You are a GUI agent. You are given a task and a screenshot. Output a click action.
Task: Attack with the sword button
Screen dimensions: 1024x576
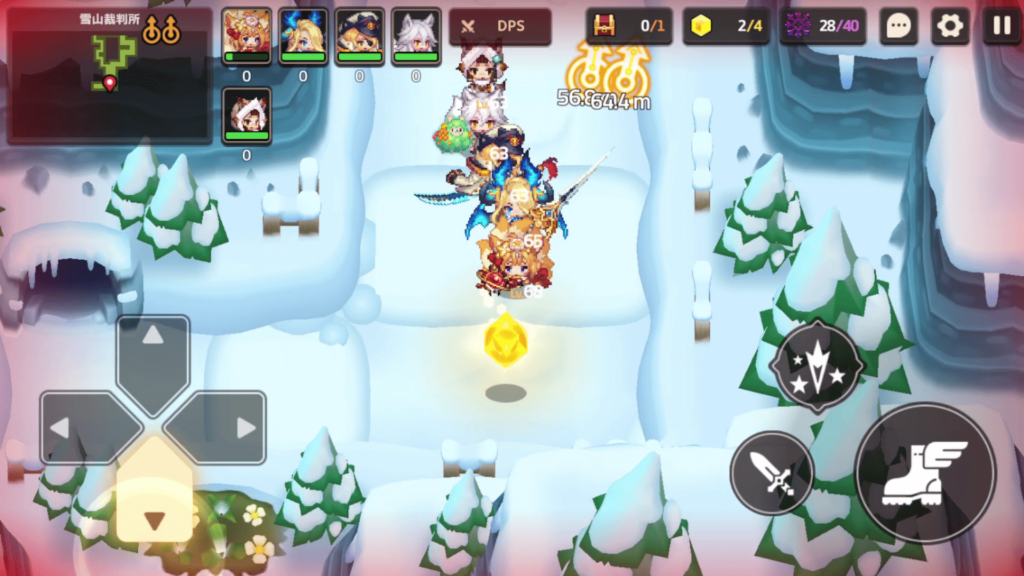(x=771, y=473)
